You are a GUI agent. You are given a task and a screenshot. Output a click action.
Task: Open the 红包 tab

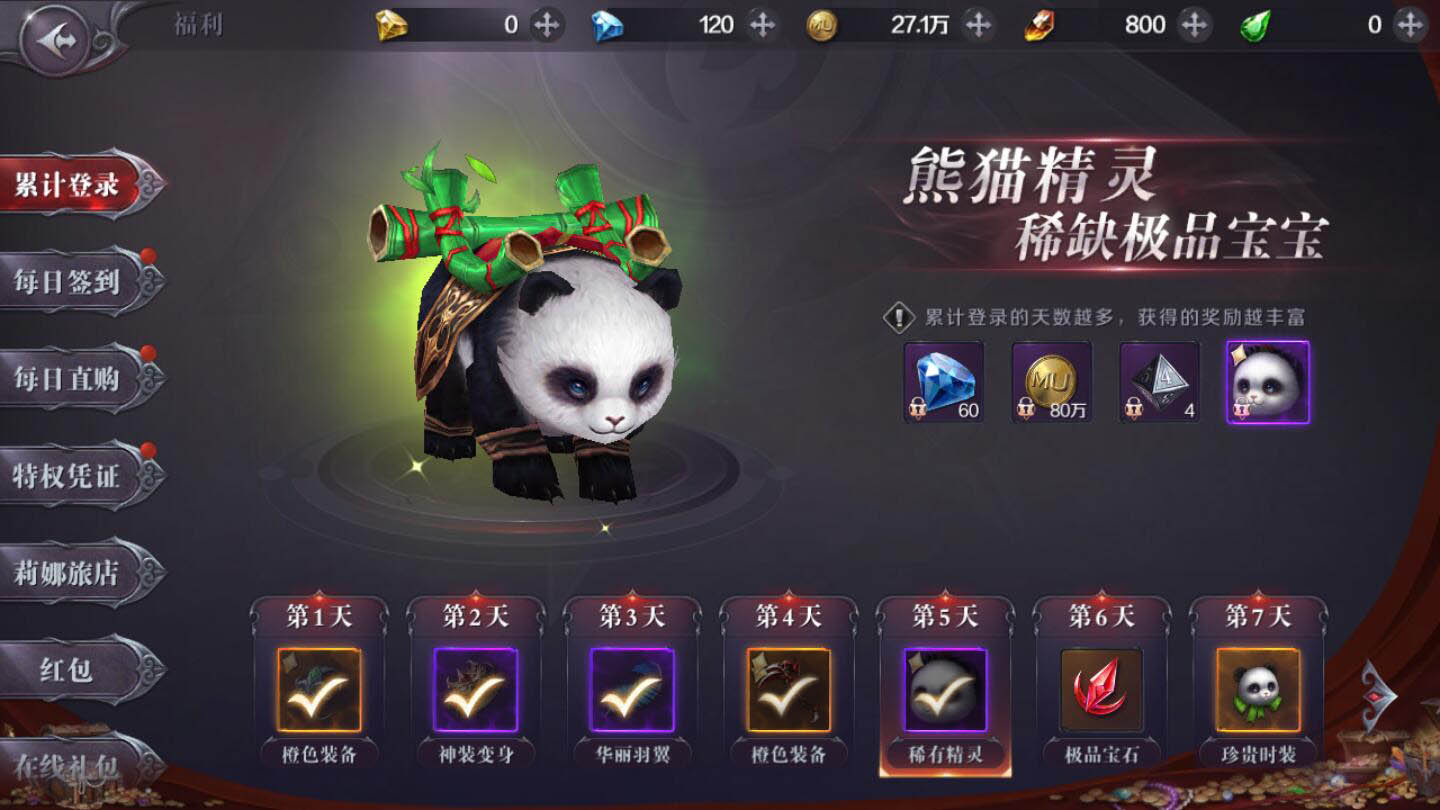(70, 670)
